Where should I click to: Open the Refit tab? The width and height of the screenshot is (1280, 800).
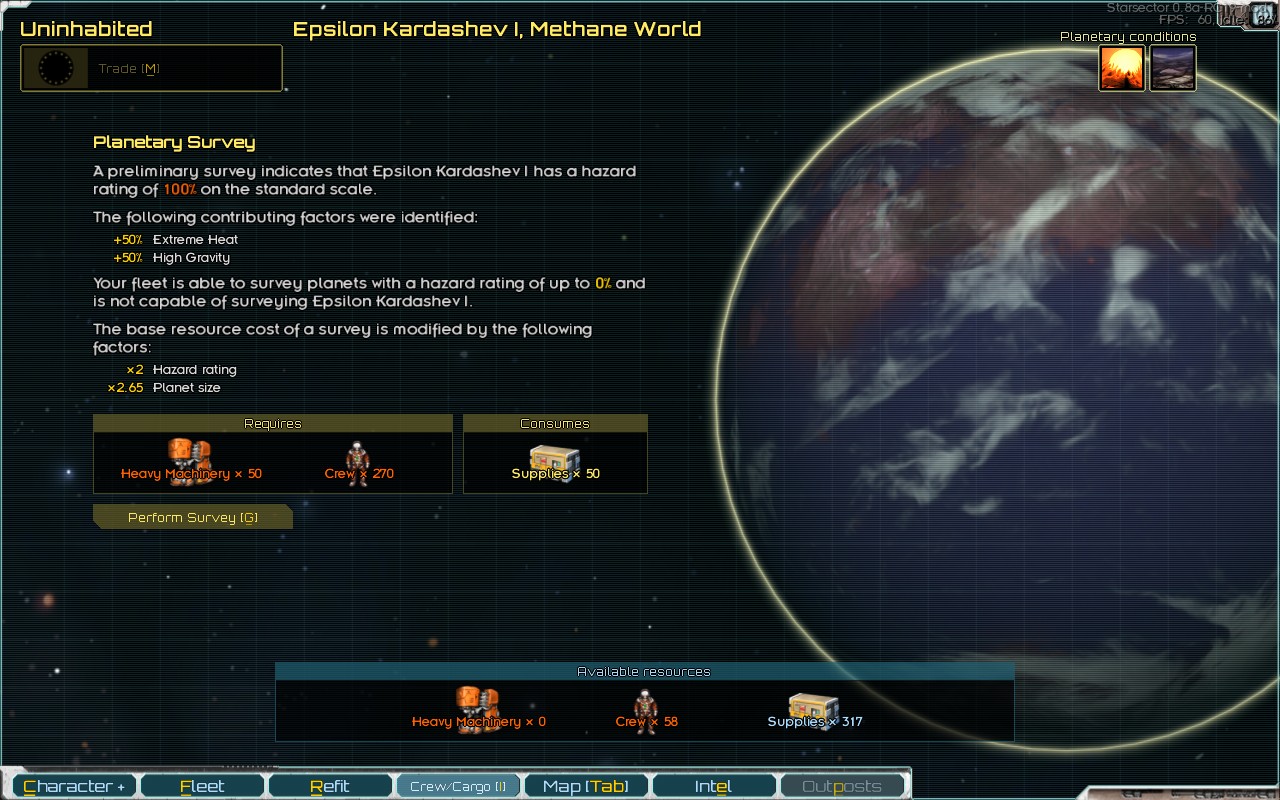tap(330, 786)
